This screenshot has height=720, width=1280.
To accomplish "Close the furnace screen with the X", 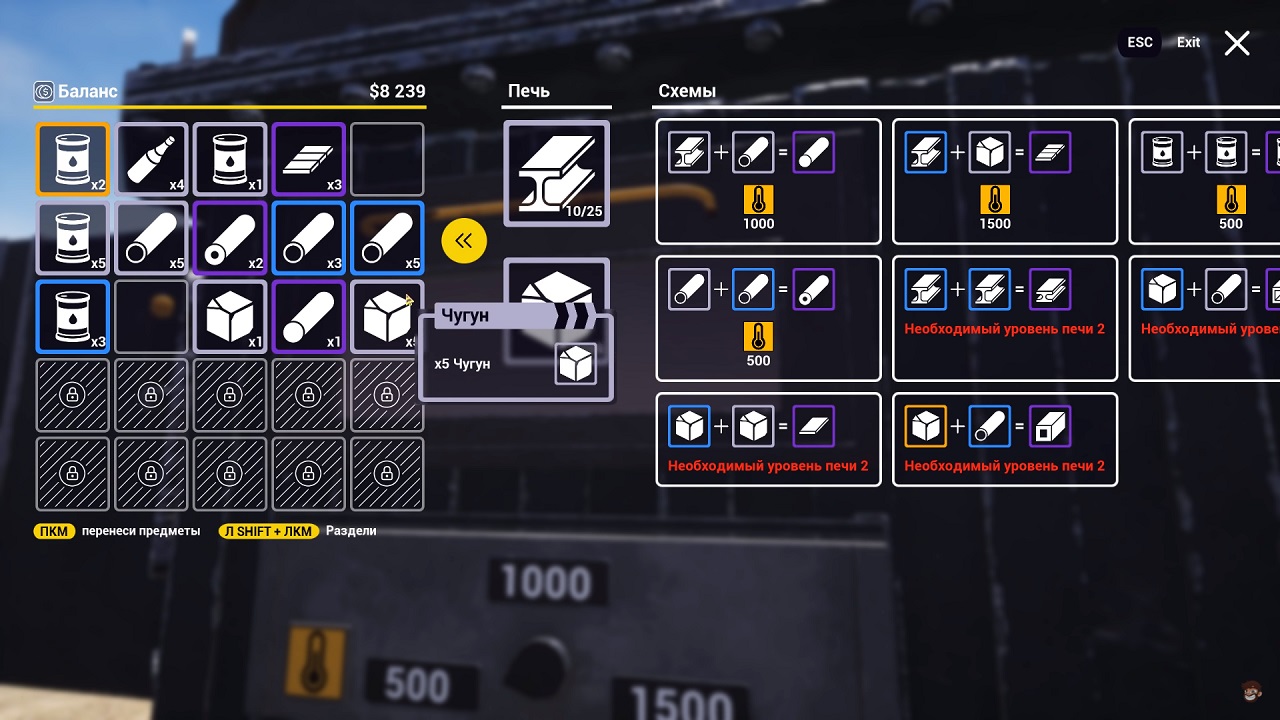I will pos(1237,43).
